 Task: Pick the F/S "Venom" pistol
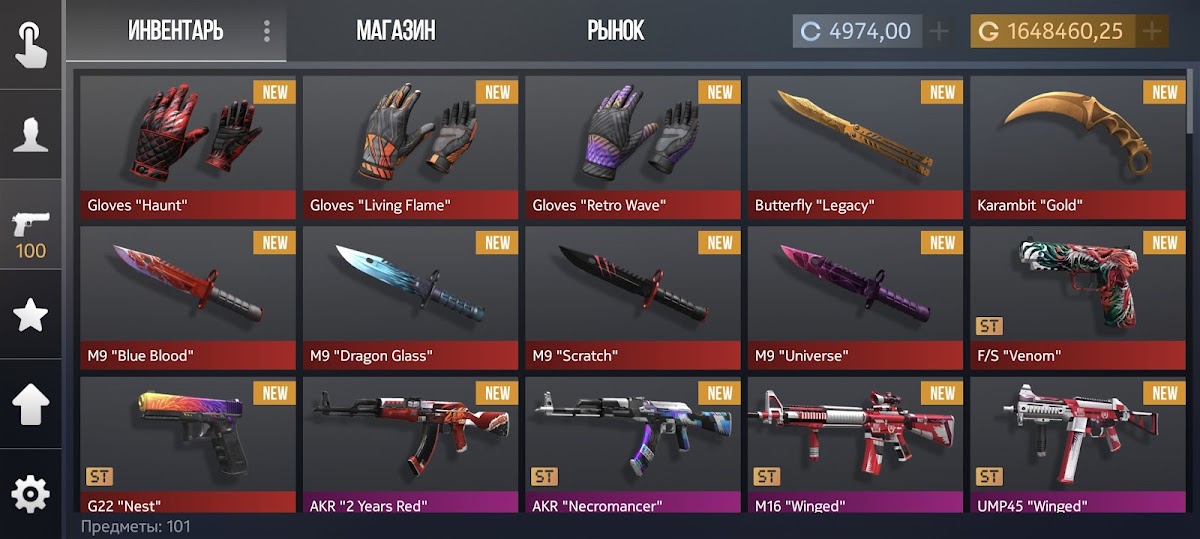[x=1078, y=297]
